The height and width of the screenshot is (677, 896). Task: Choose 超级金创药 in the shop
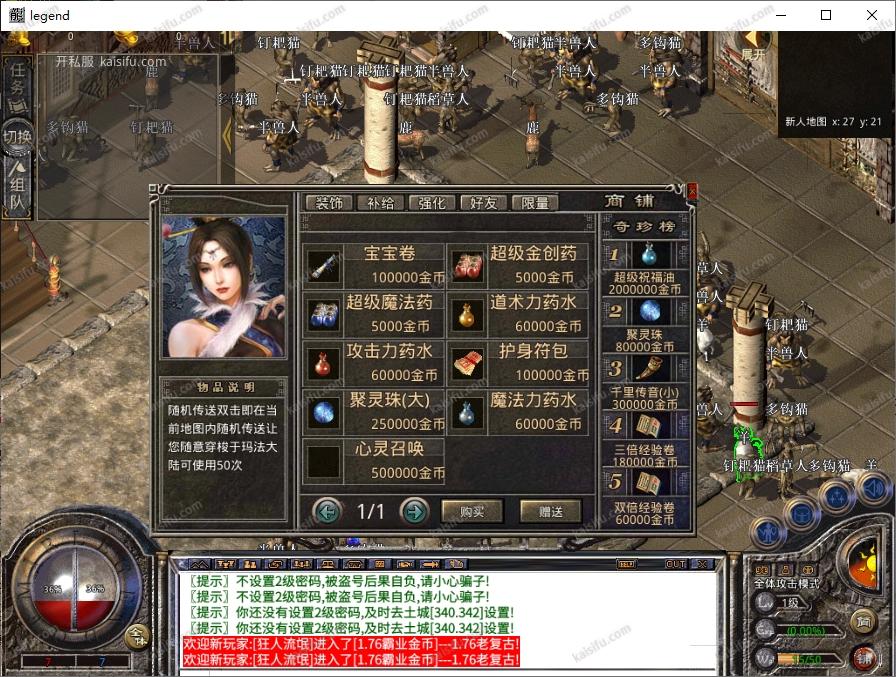[518, 264]
